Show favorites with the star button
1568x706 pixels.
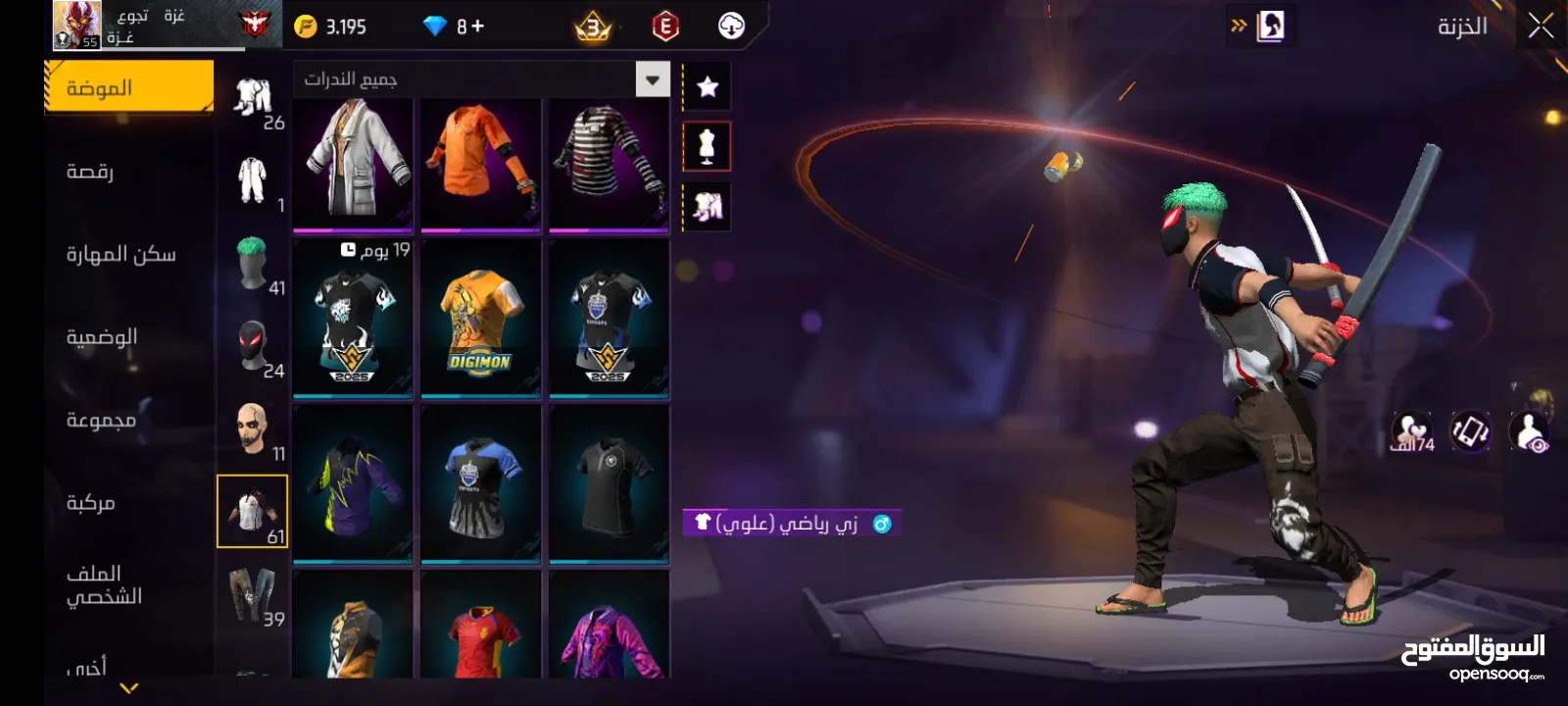point(707,87)
